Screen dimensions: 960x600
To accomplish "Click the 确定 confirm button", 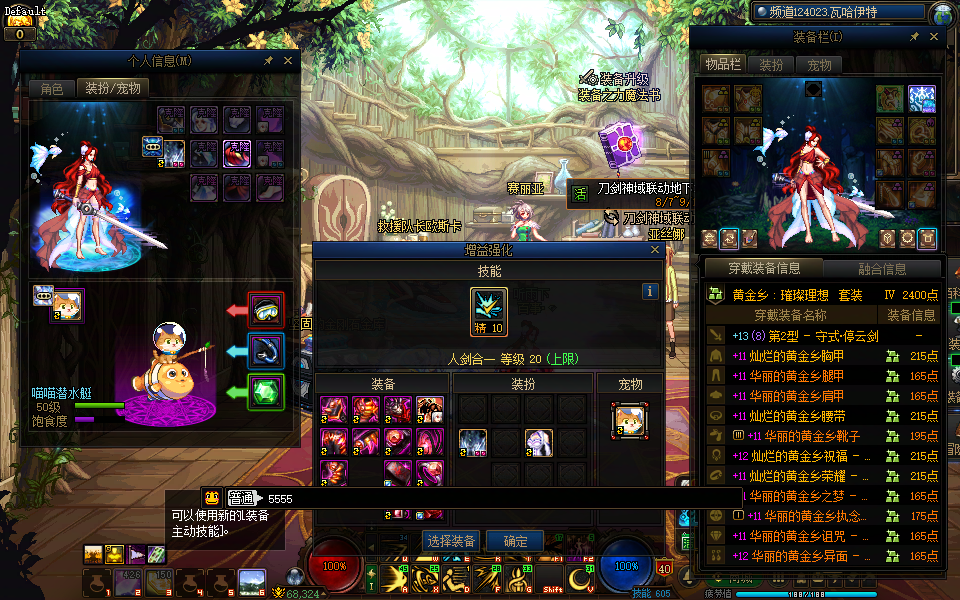I will 515,541.
